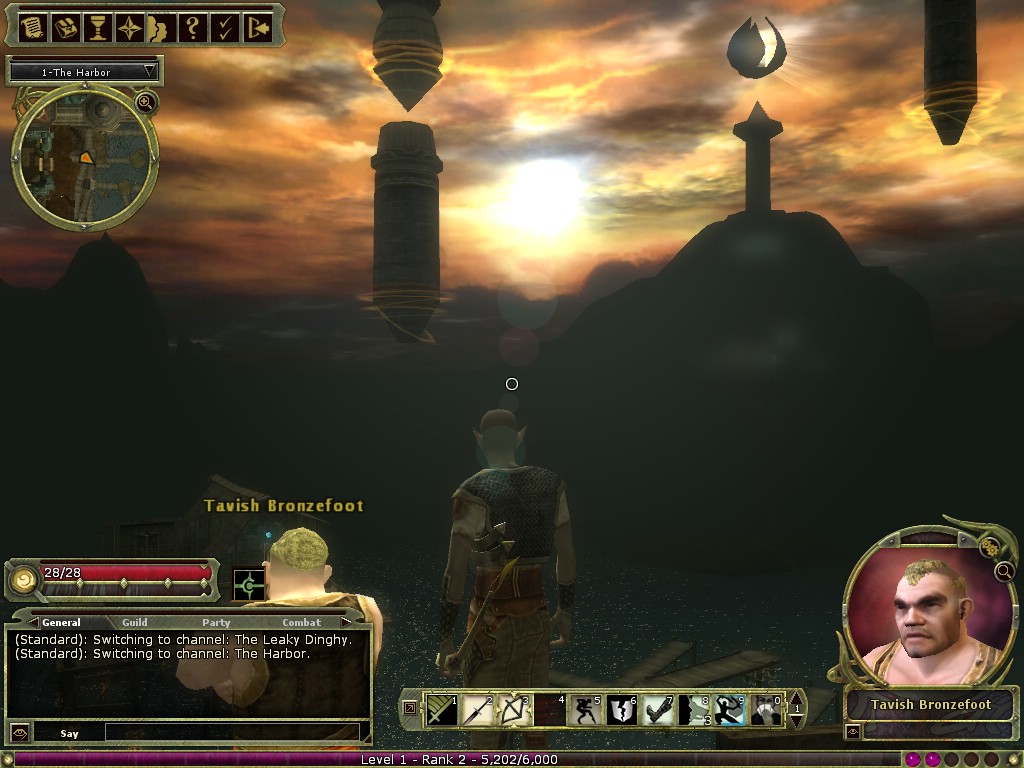Use the dagger item in hotbar slot 2

[476, 709]
